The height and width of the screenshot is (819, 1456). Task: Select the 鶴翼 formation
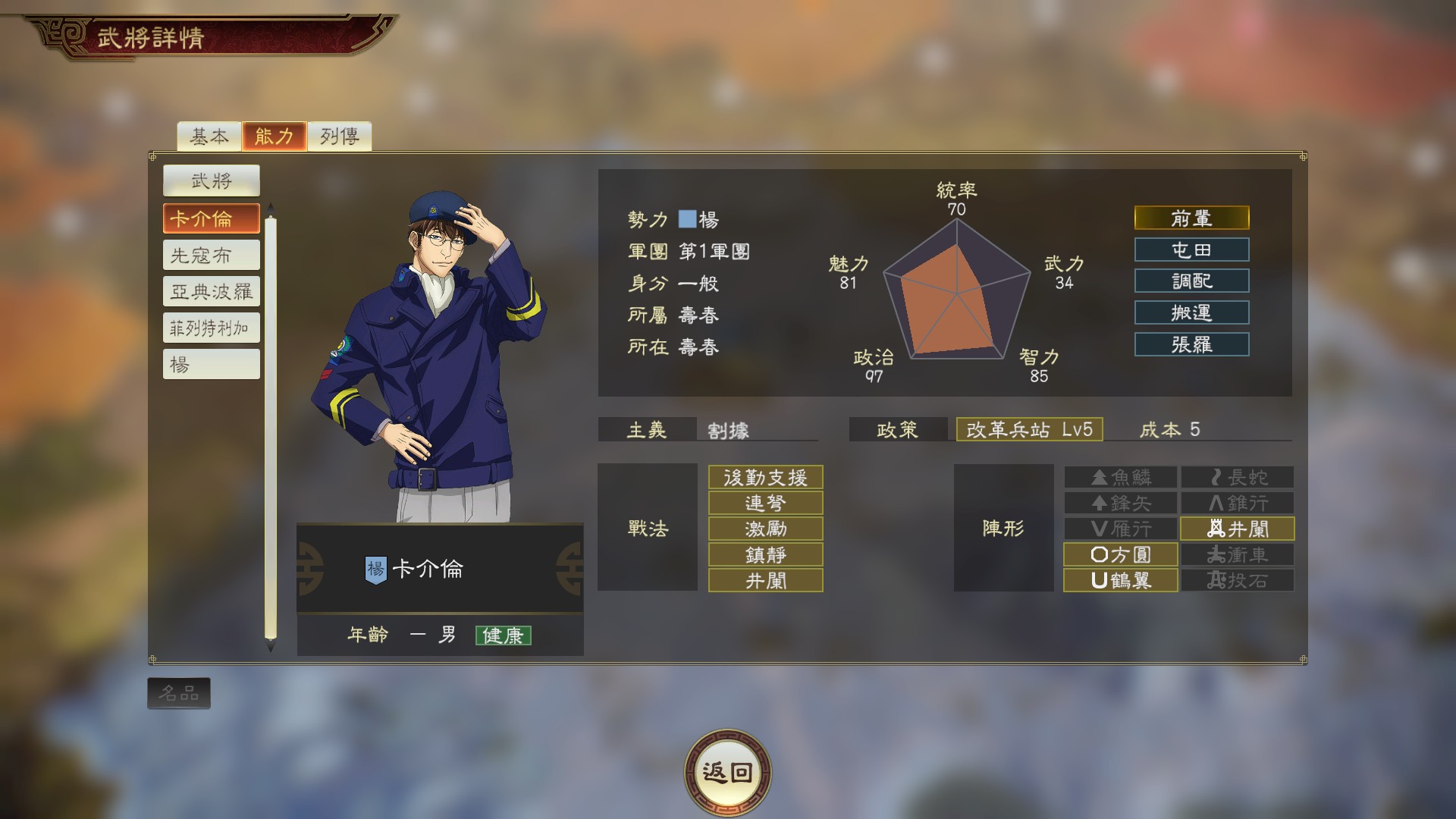[x=1120, y=580]
